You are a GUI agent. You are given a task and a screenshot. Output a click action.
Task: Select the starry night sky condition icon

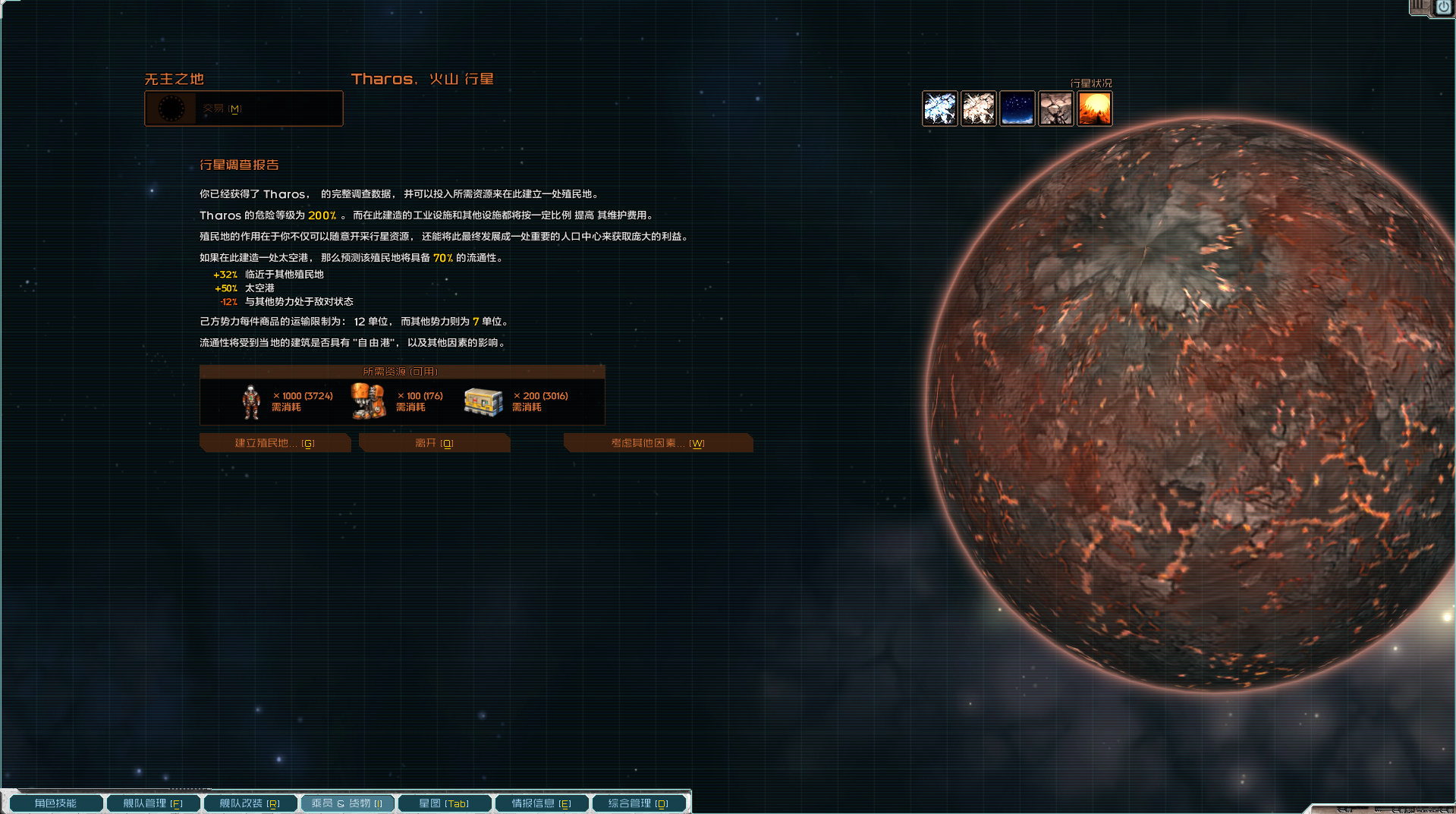tap(1017, 108)
